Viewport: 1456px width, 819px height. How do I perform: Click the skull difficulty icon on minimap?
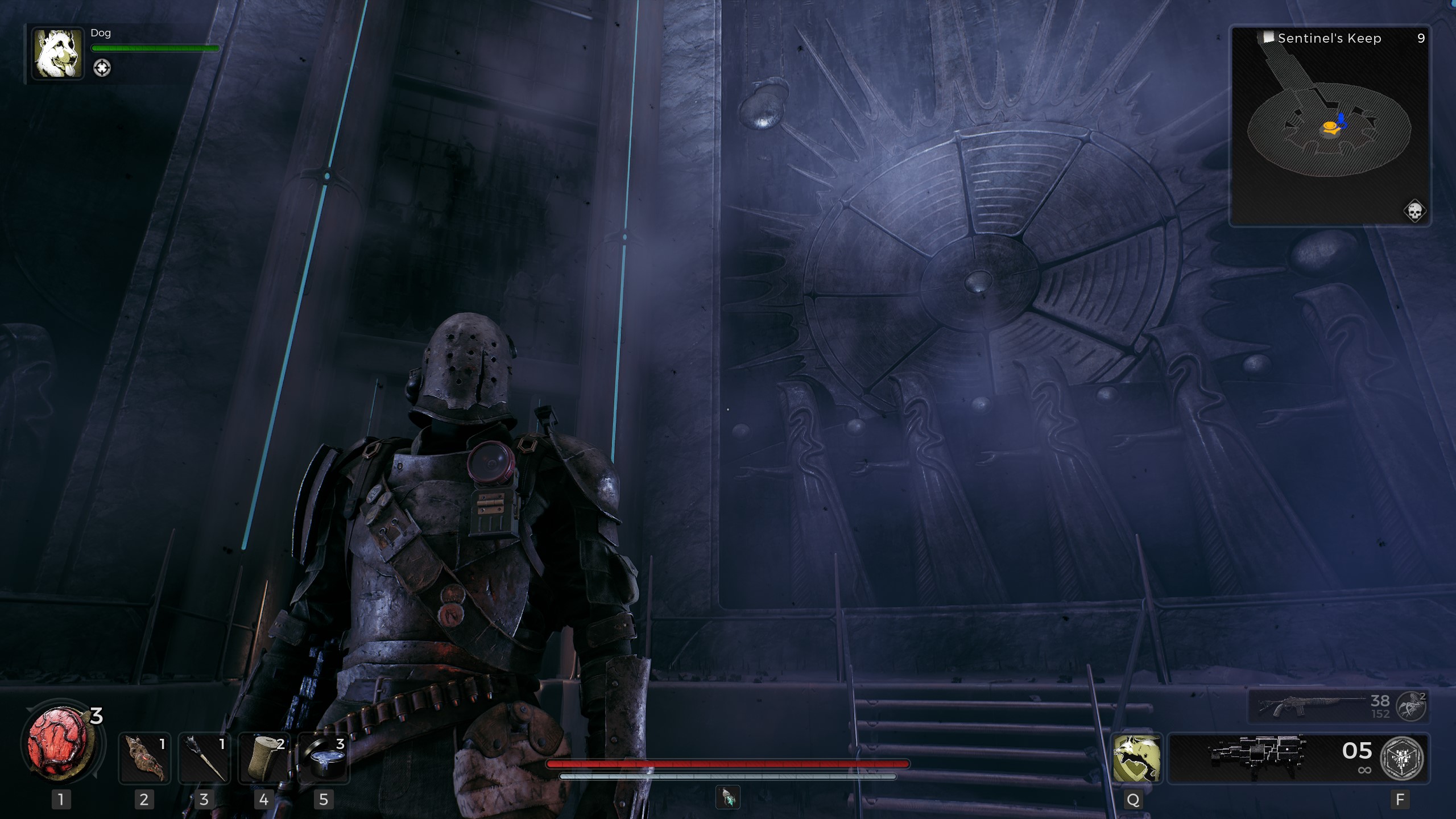point(1414,211)
